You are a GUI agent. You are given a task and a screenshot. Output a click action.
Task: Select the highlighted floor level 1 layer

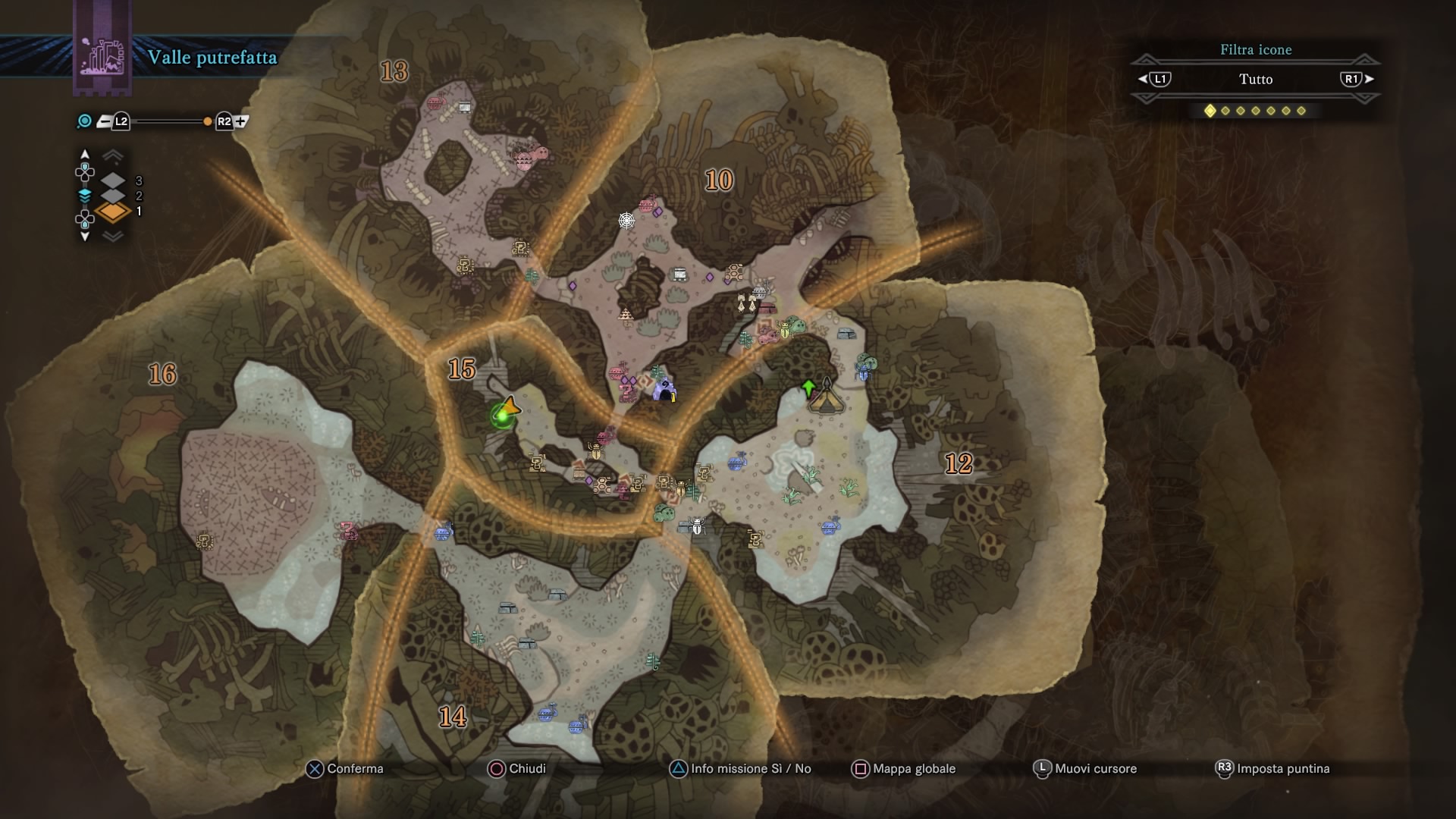coord(113,212)
